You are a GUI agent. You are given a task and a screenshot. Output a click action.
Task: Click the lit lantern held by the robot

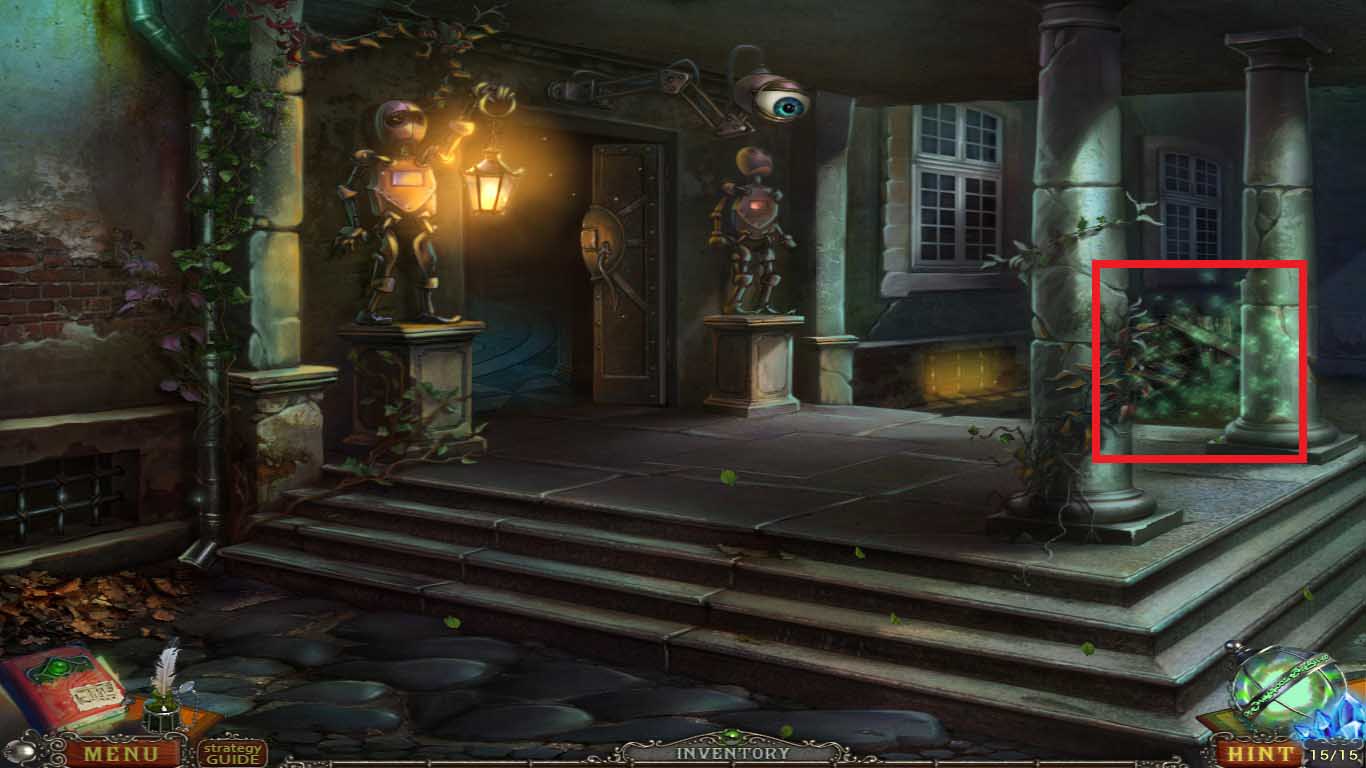pyautogui.click(x=487, y=190)
